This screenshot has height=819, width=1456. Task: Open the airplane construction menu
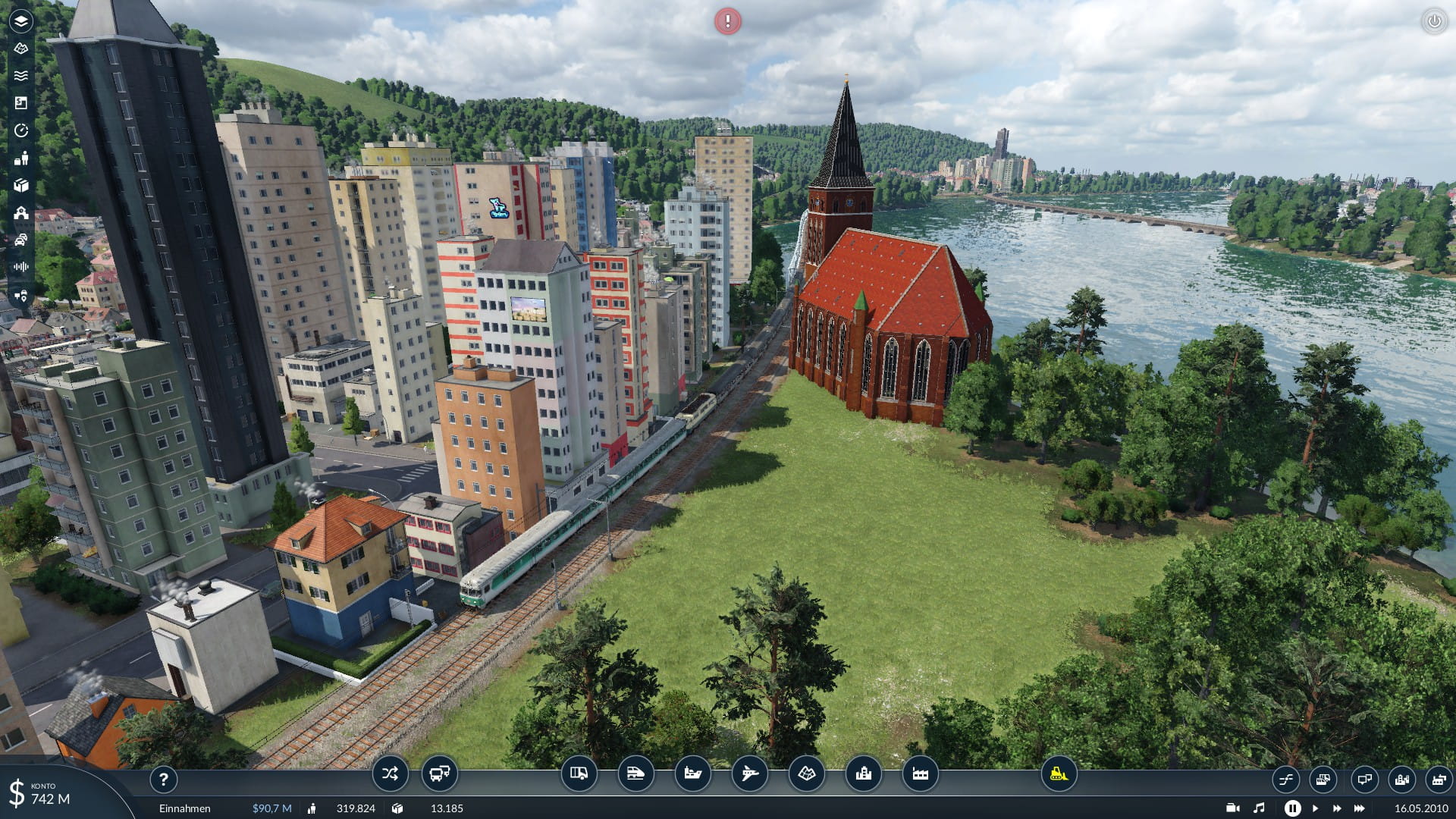pos(749,774)
